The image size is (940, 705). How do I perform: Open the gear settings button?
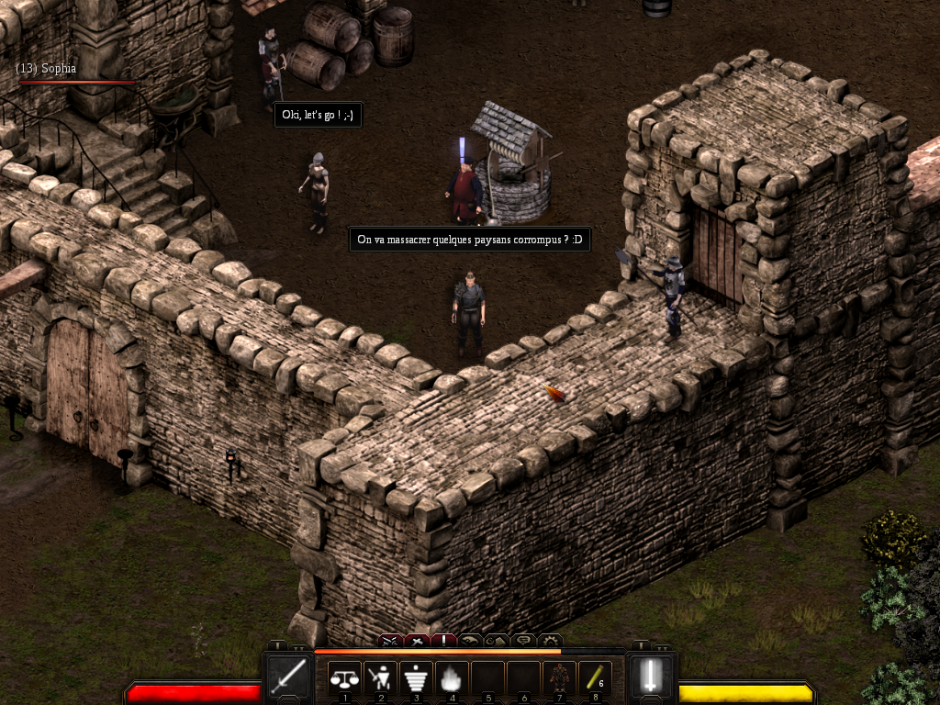coord(549,640)
